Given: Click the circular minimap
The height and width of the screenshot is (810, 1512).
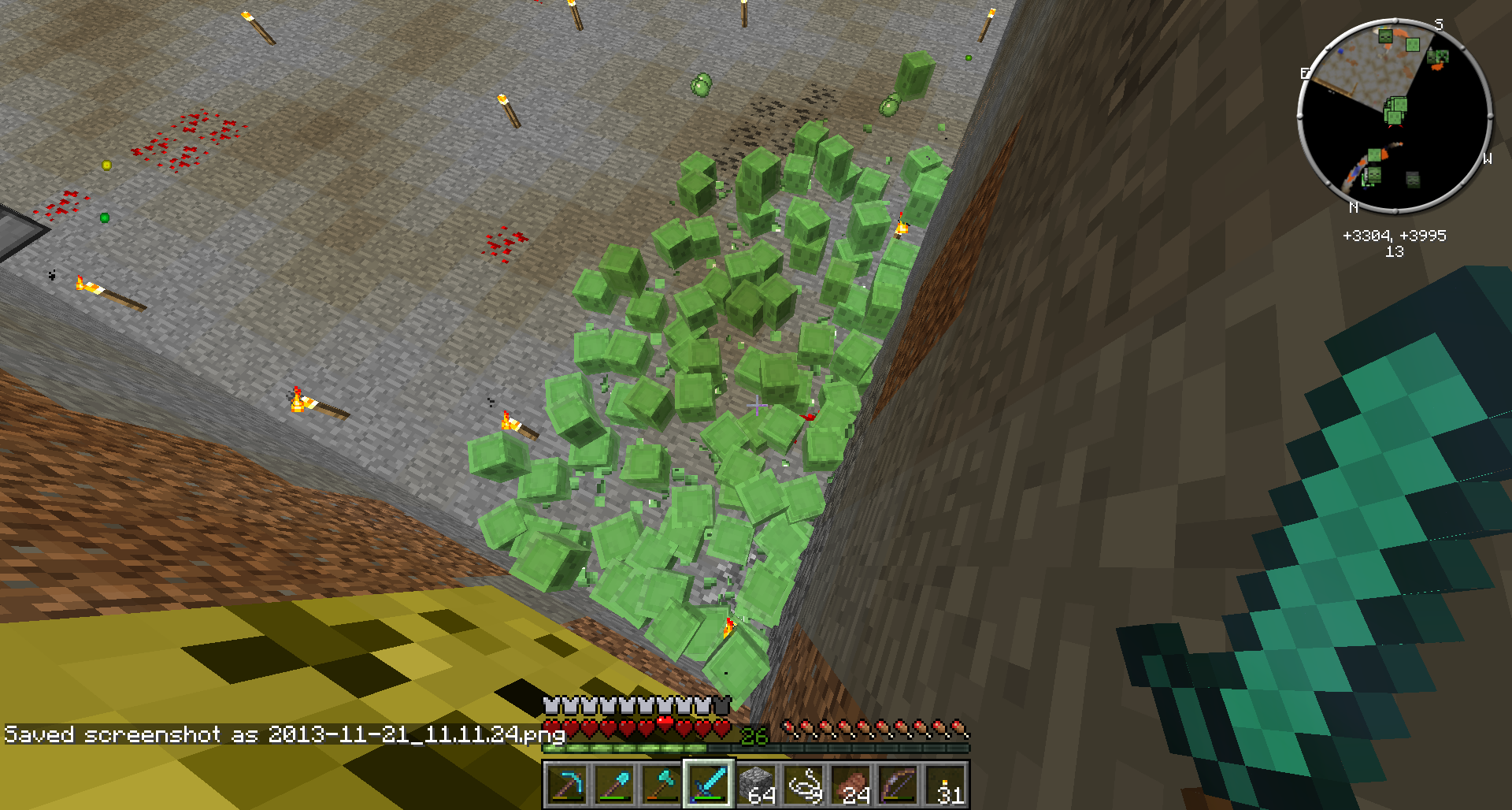Looking at the screenshot, I should [1395, 117].
